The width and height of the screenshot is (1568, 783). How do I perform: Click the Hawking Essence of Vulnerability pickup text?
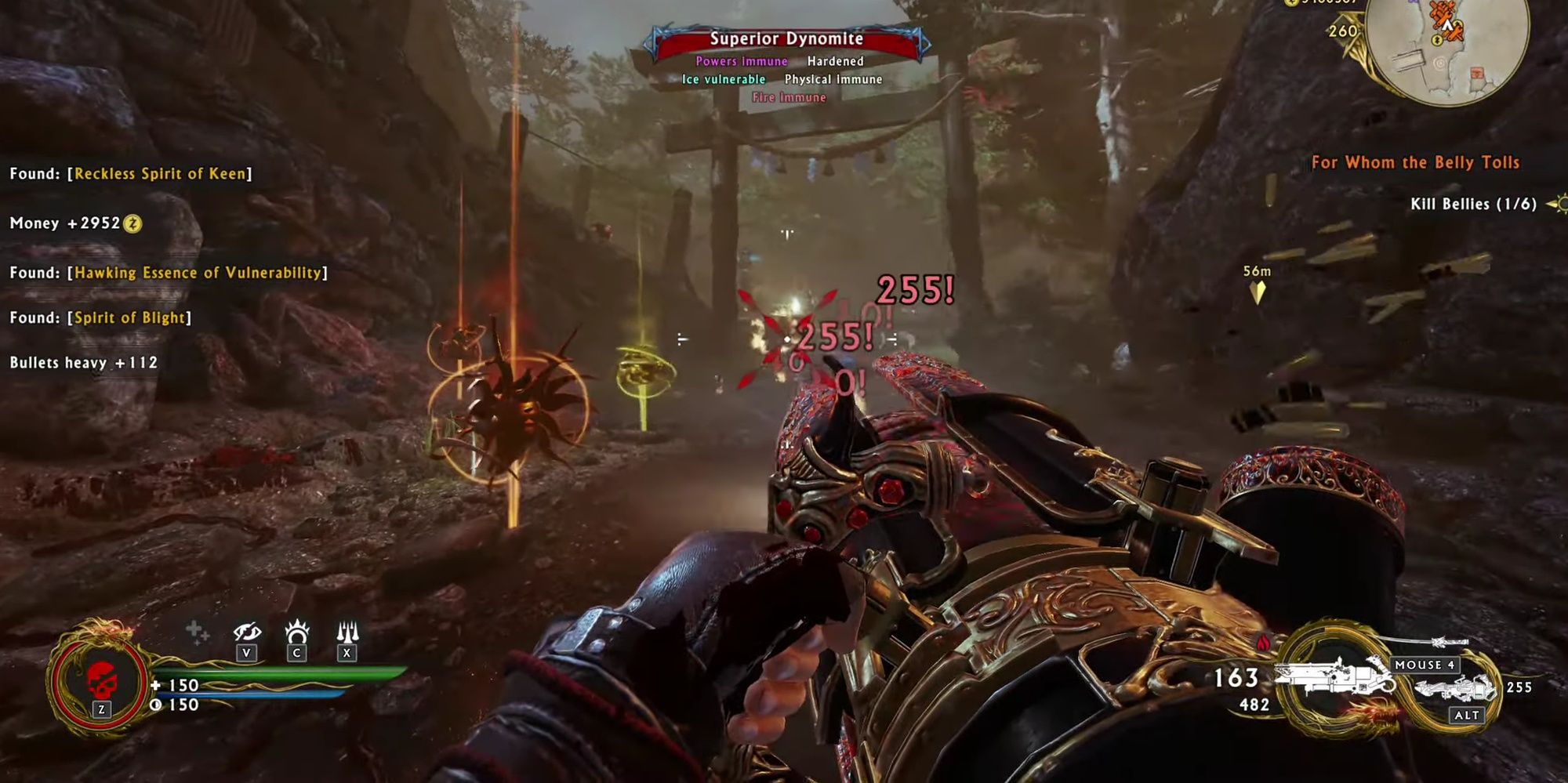[x=167, y=273]
